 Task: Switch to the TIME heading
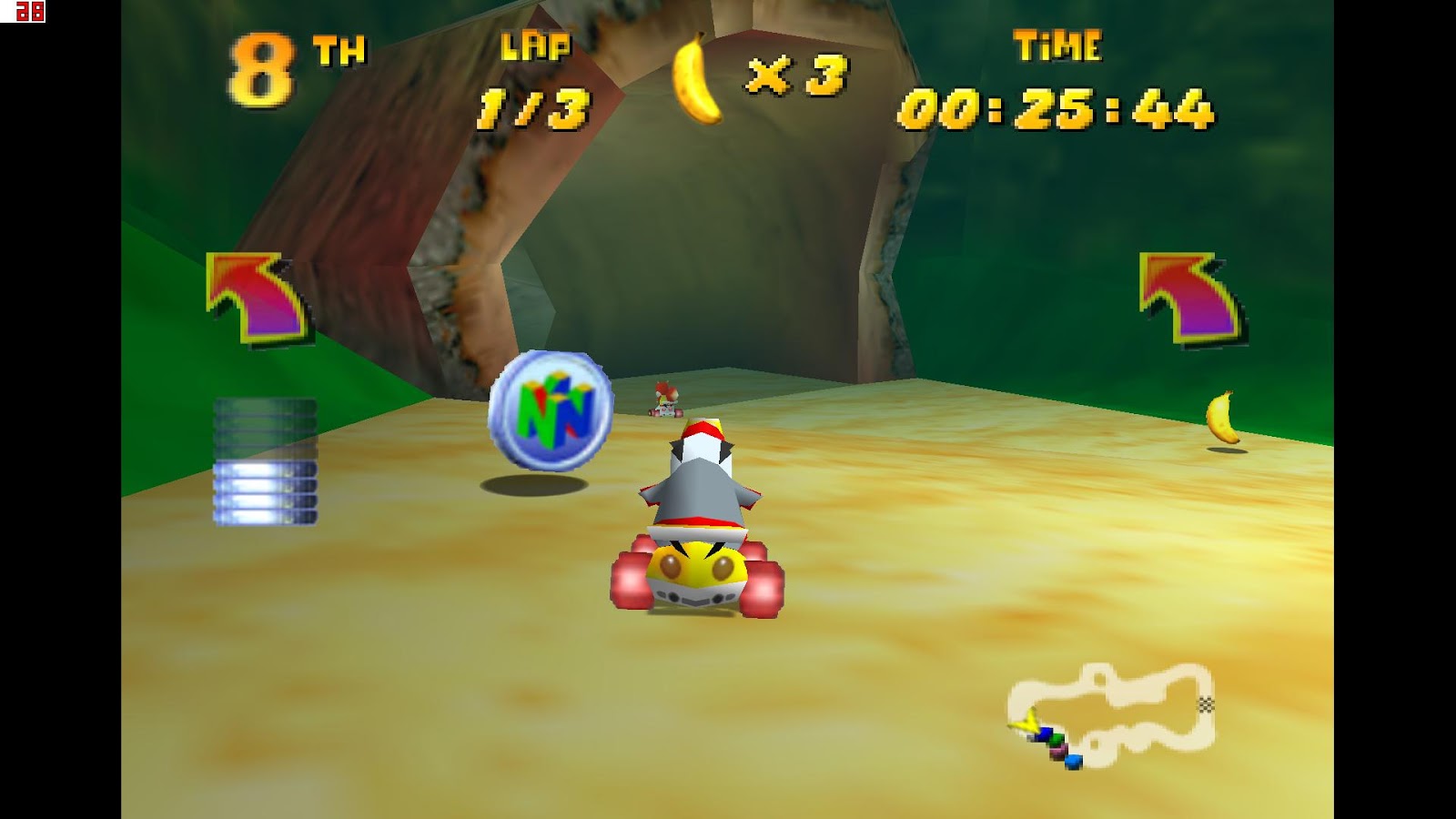tap(1059, 45)
